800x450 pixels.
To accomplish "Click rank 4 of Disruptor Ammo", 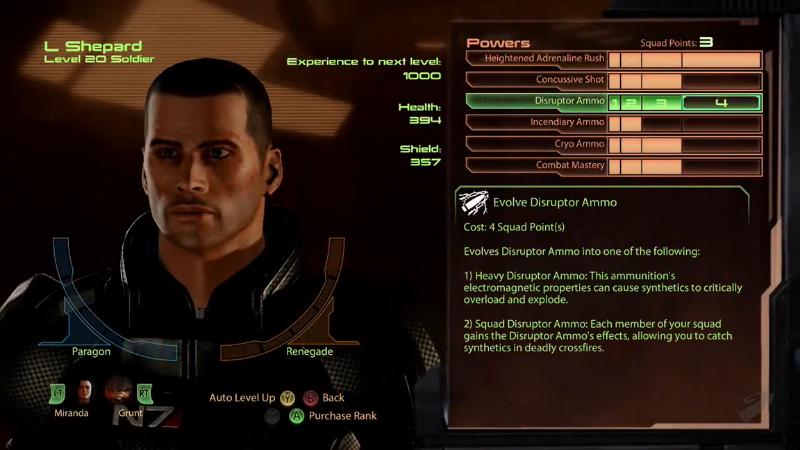I will [x=720, y=102].
